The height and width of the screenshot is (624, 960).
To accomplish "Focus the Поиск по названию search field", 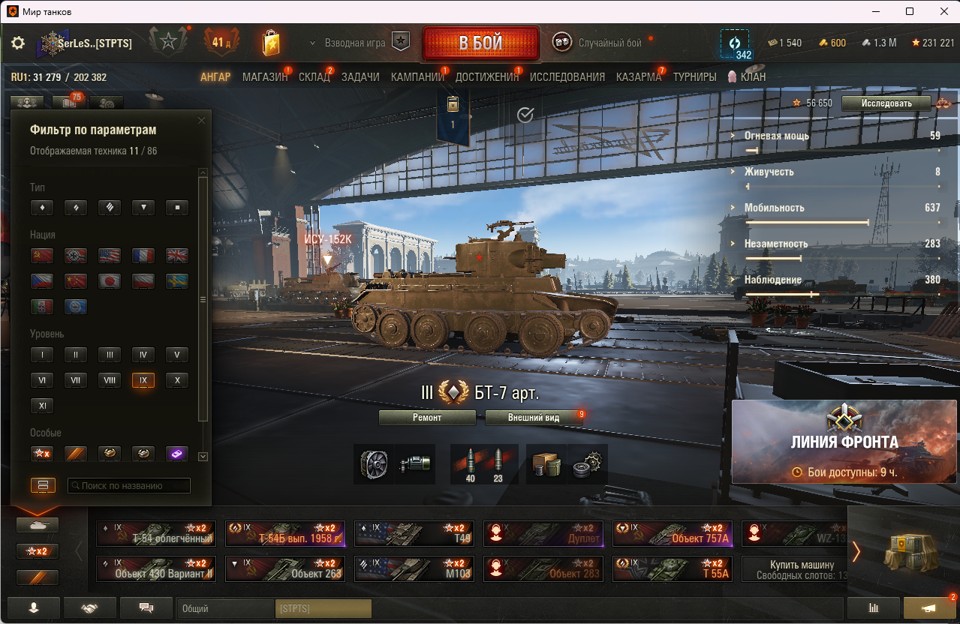I will point(129,486).
